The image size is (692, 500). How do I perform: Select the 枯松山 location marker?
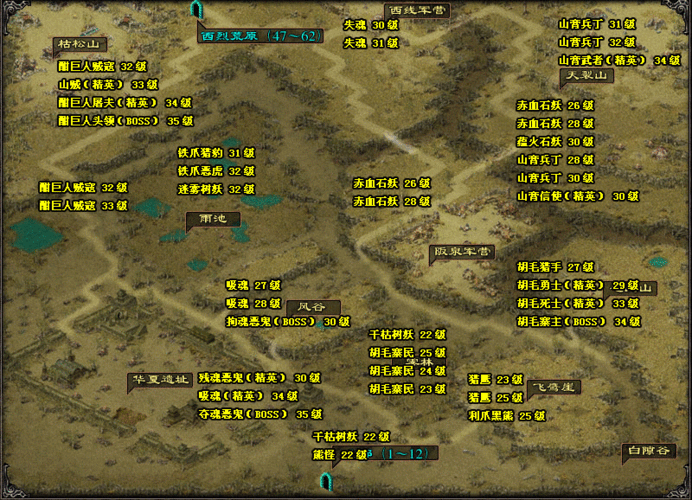point(80,44)
